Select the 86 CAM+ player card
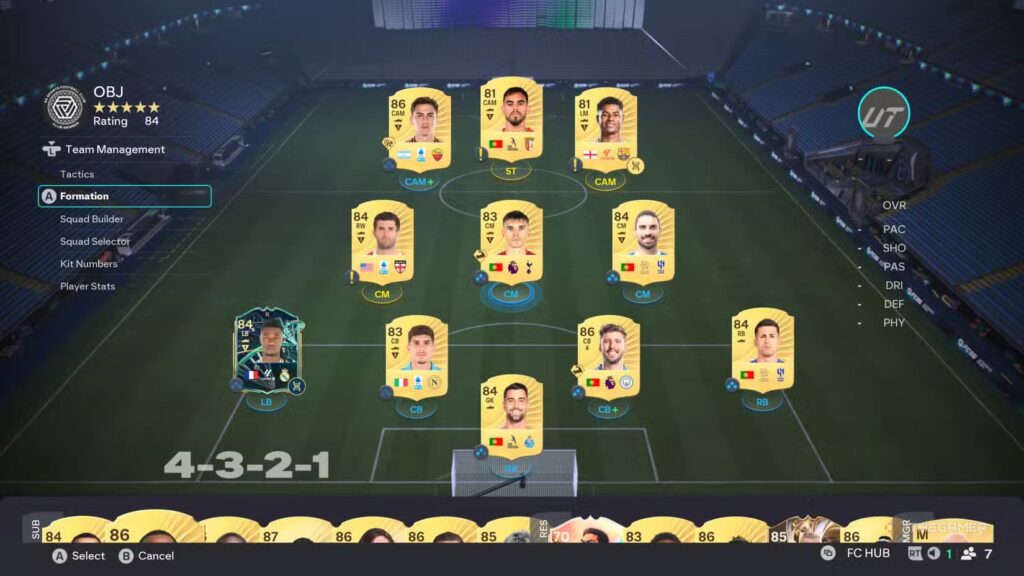The height and width of the screenshot is (576, 1024). [x=418, y=130]
